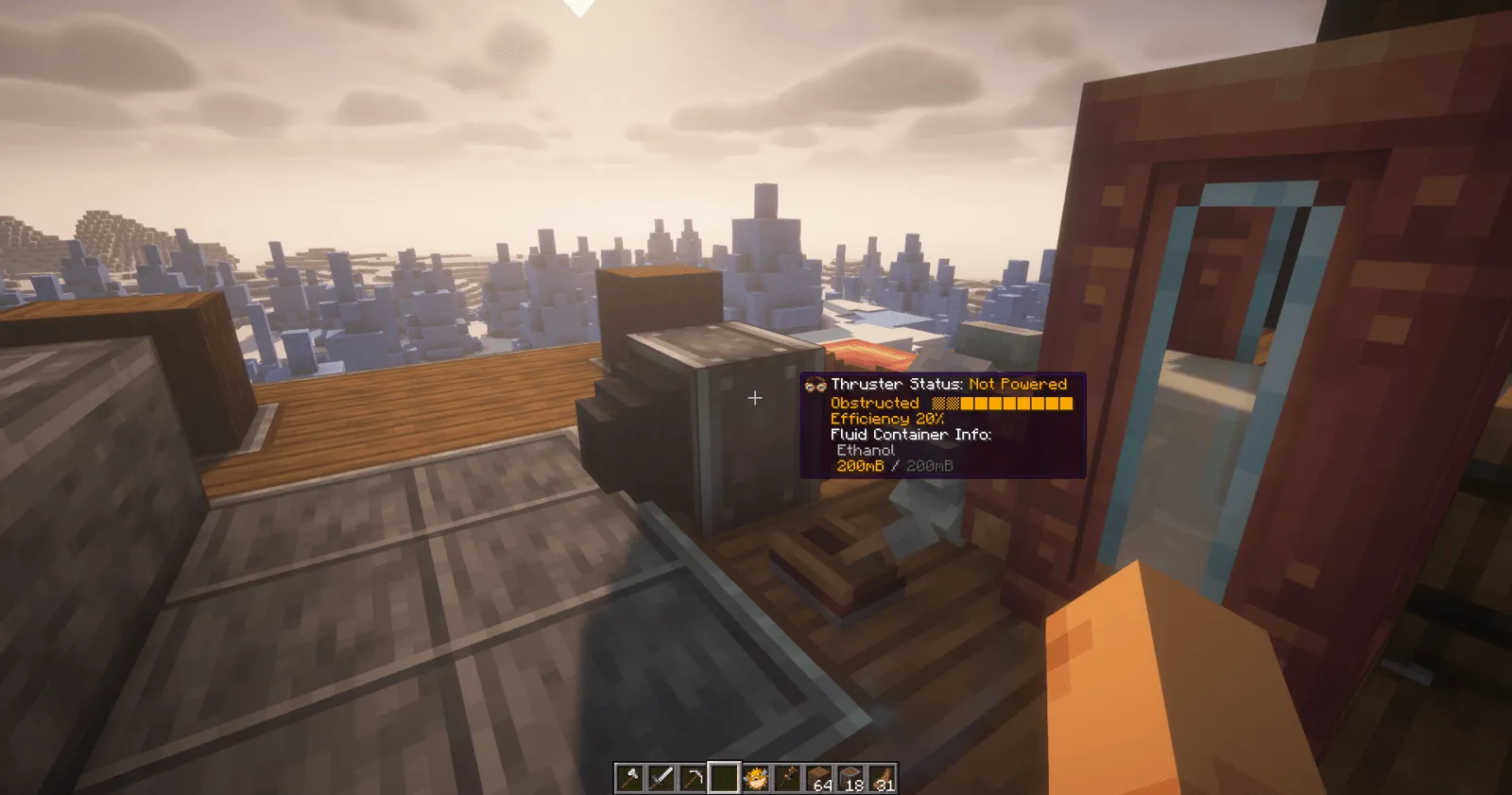Viewport: 1512px width, 795px height.
Task: Select the iron sword hotbar item
Action: pyautogui.click(x=661, y=778)
